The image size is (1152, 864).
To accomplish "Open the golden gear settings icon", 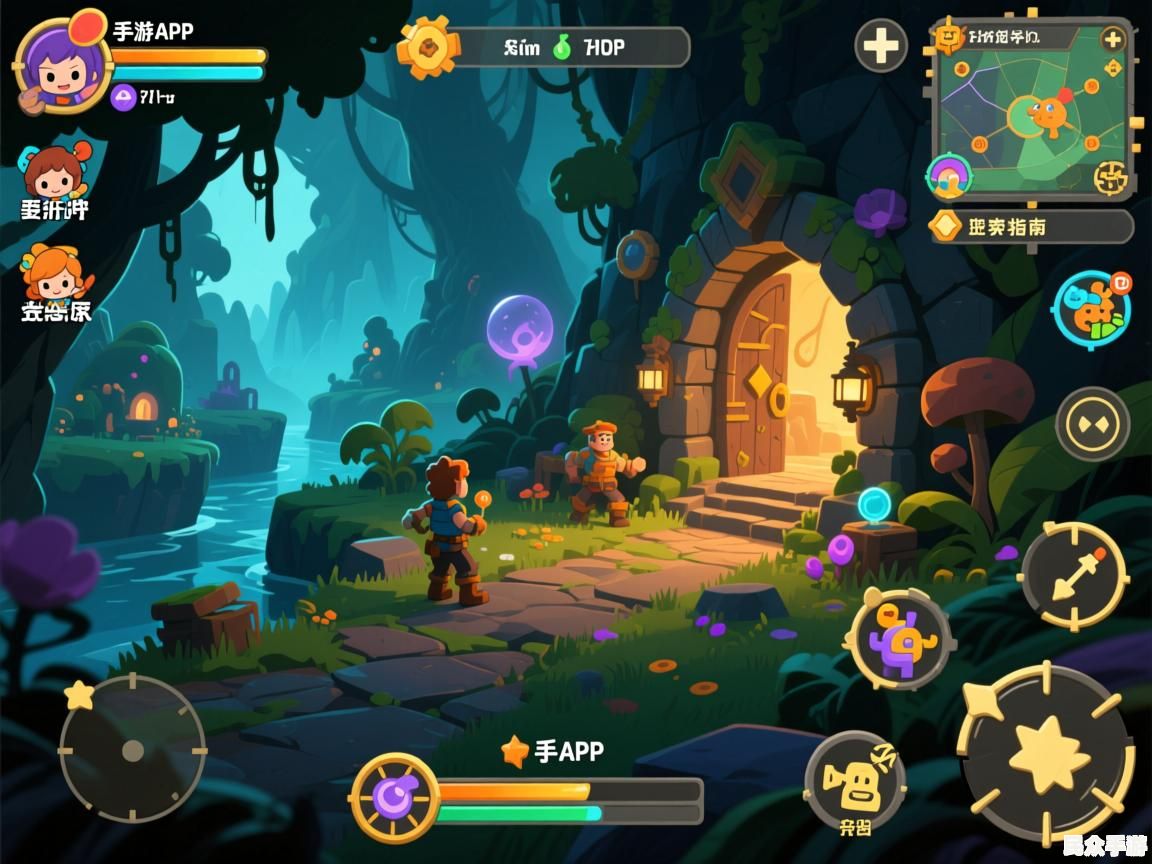I will 429,47.
